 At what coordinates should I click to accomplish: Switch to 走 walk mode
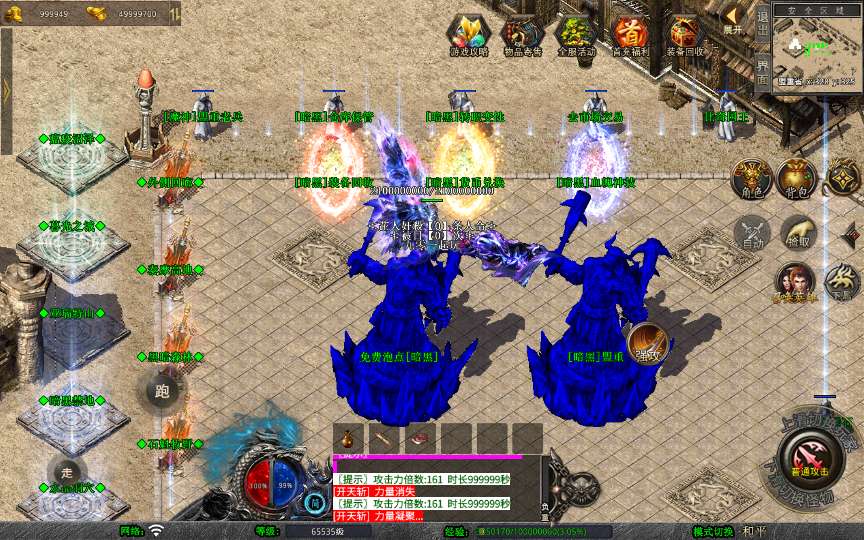(x=66, y=470)
